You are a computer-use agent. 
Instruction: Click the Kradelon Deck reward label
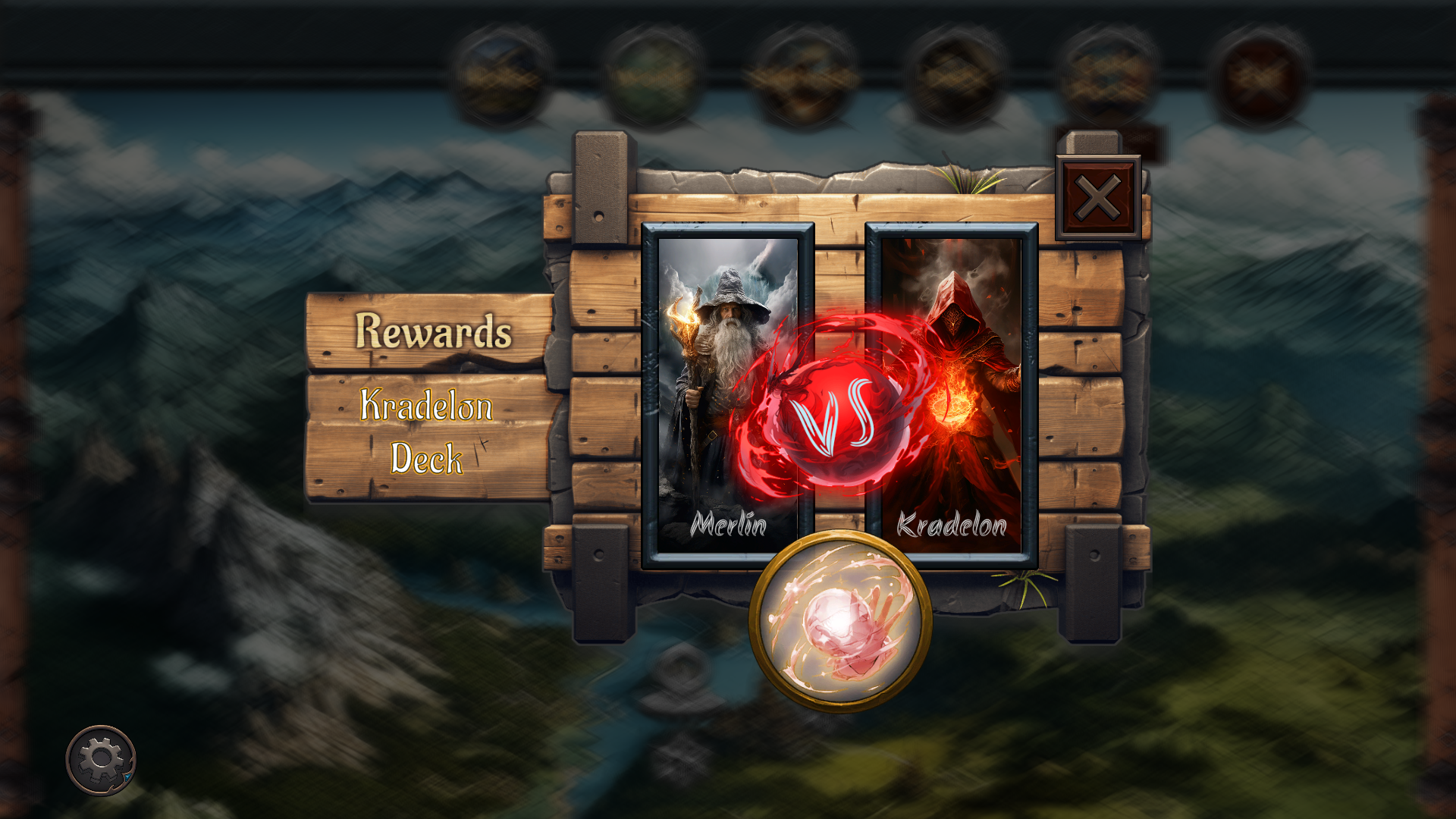click(x=428, y=431)
